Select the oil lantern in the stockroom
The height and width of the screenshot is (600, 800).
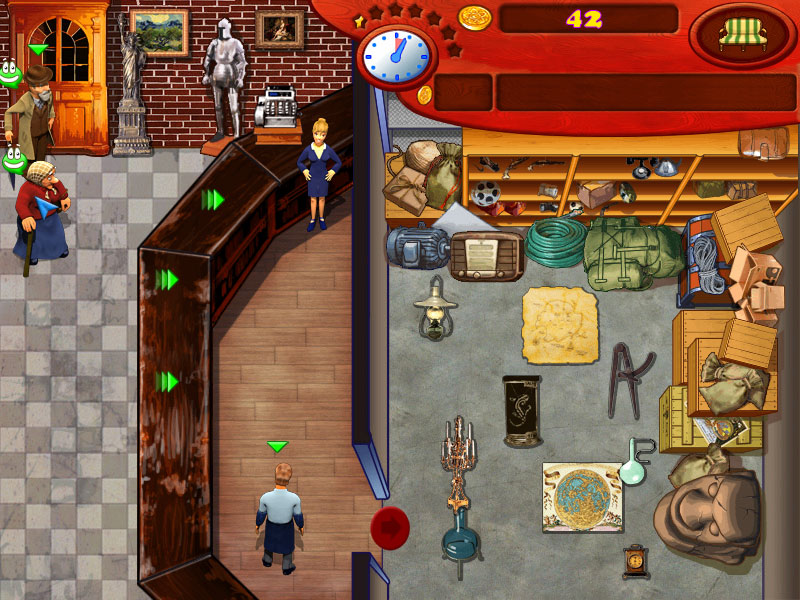pyautogui.click(x=434, y=308)
